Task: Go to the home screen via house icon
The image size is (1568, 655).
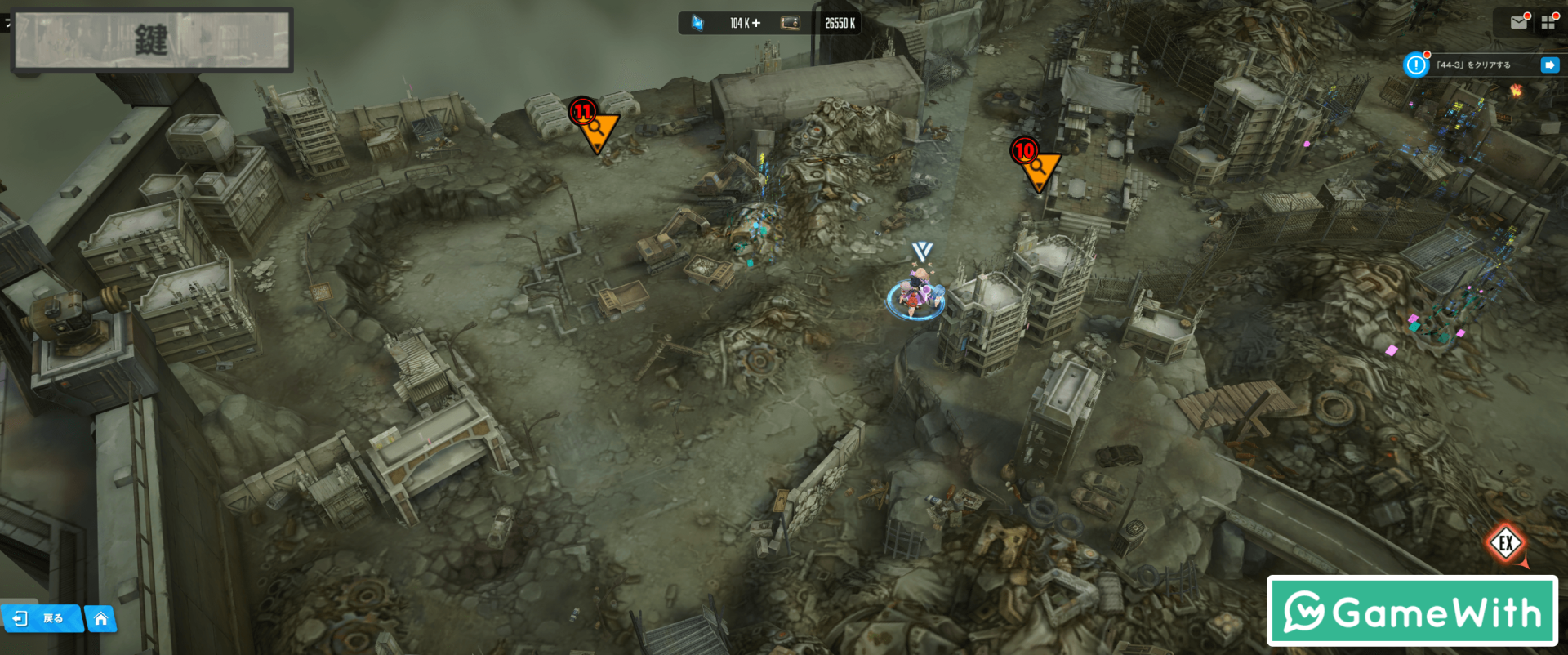Action: [x=100, y=619]
